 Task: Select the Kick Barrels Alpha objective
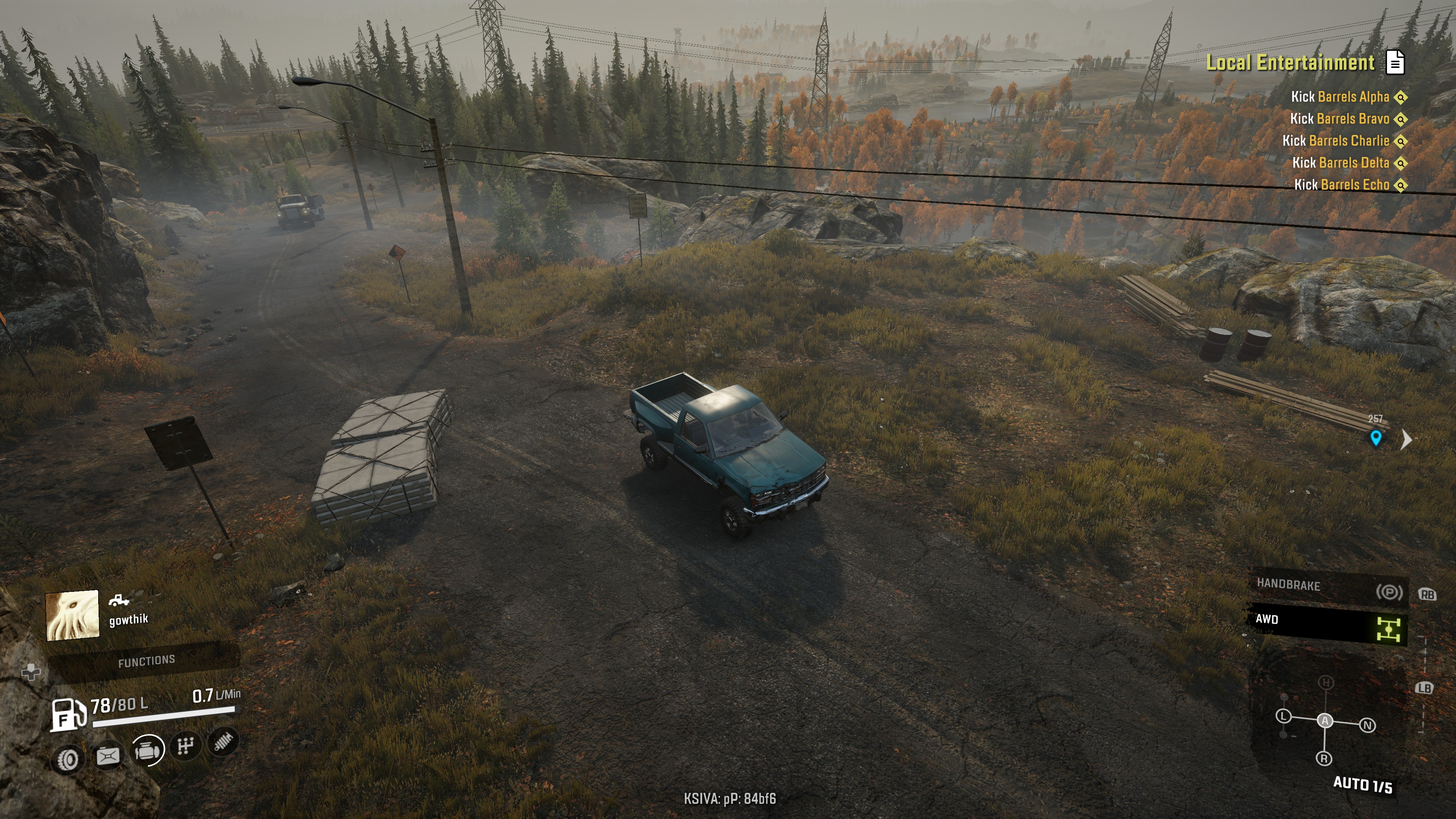pos(1340,97)
